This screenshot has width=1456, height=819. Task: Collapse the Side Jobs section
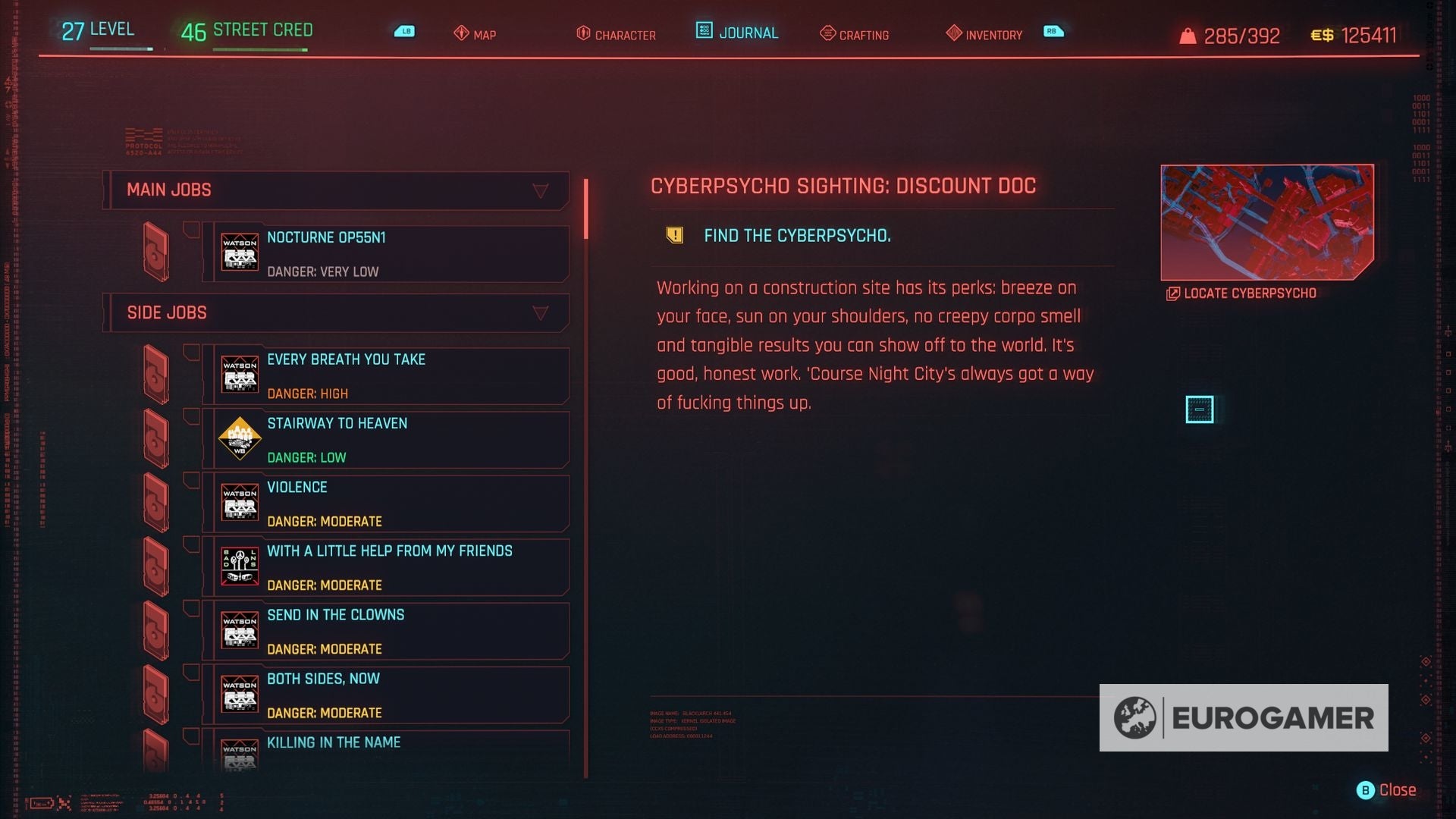tap(541, 312)
